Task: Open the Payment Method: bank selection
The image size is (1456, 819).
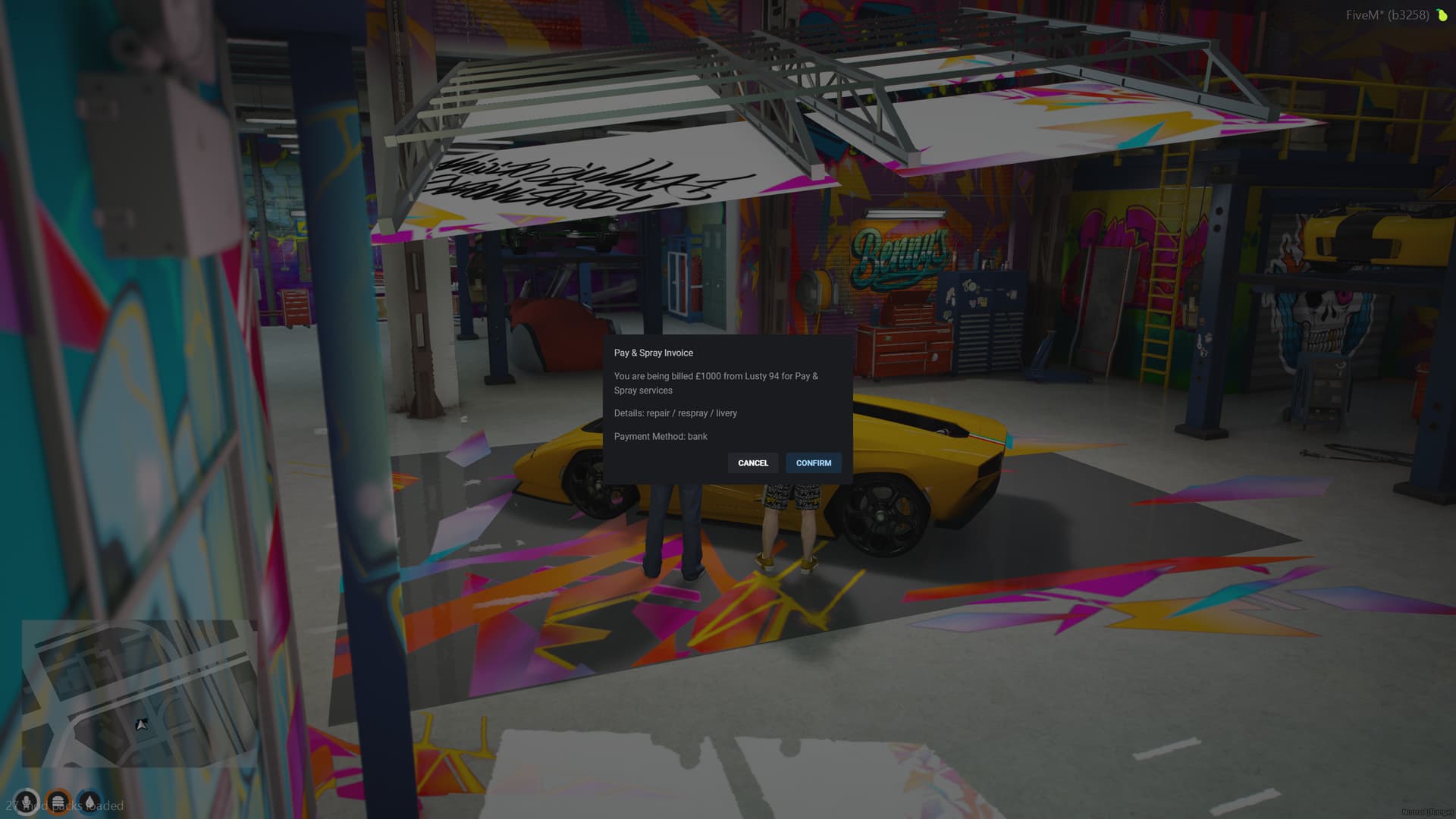Action: tap(661, 436)
